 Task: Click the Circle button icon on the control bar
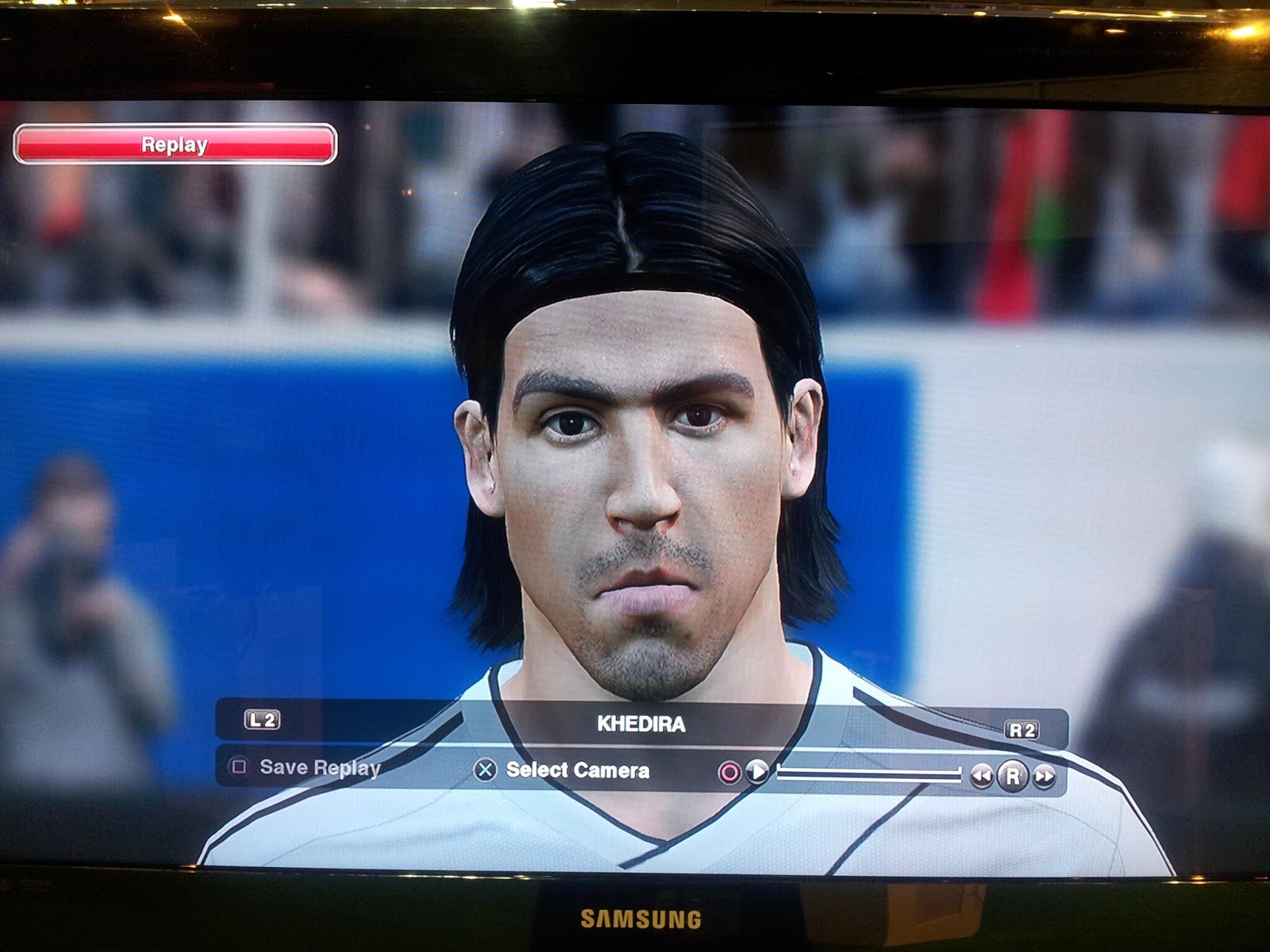click(729, 773)
